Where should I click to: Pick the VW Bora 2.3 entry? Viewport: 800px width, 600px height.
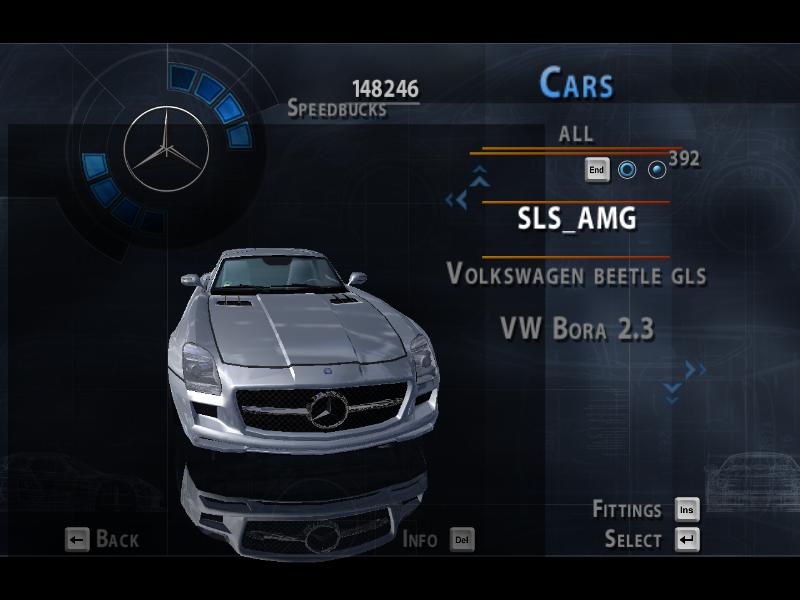pyautogui.click(x=576, y=328)
